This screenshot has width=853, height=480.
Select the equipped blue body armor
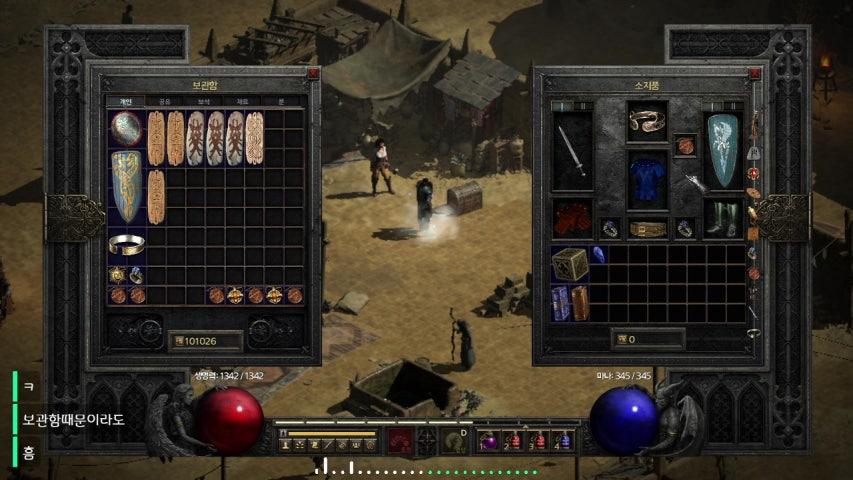pos(647,179)
